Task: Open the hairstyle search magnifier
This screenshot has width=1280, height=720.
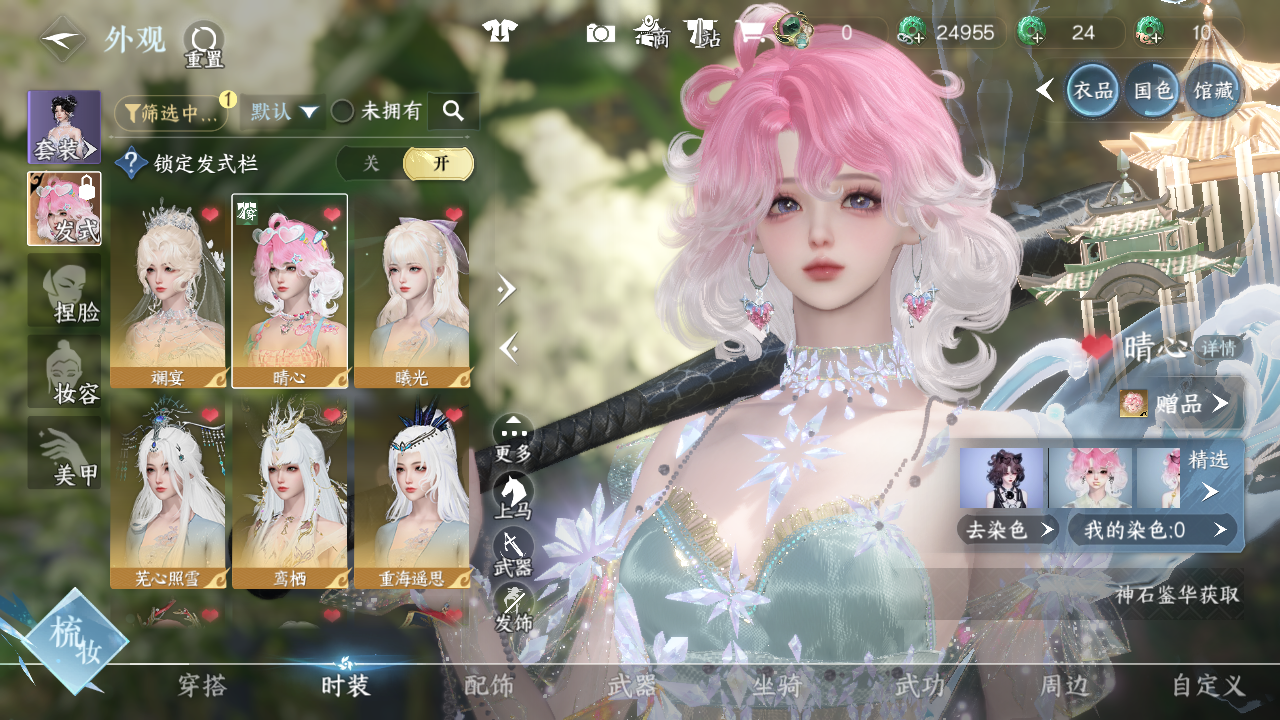Action: [x=453, y=111]
